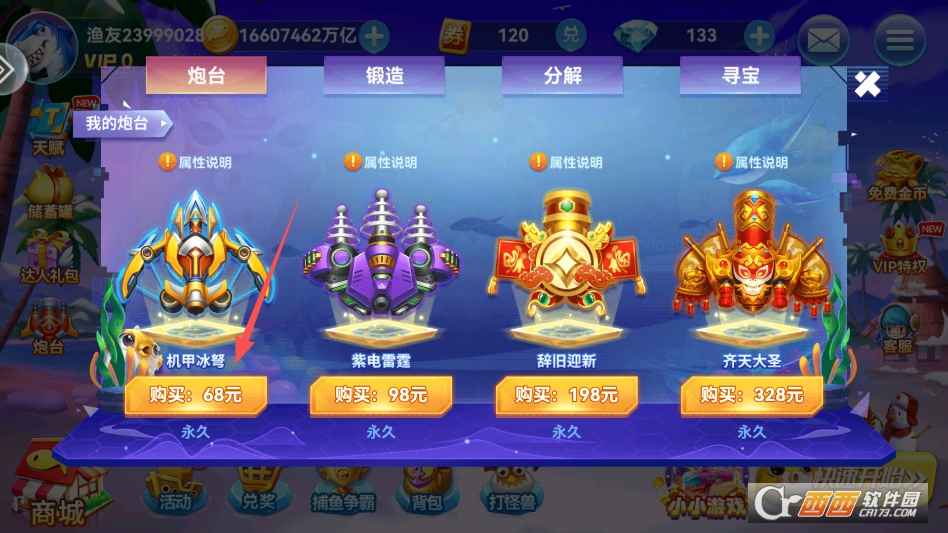The image size is (948, 533).
Task: Buy 机甲冰弩 for 68元
Action: click(196, 395)
